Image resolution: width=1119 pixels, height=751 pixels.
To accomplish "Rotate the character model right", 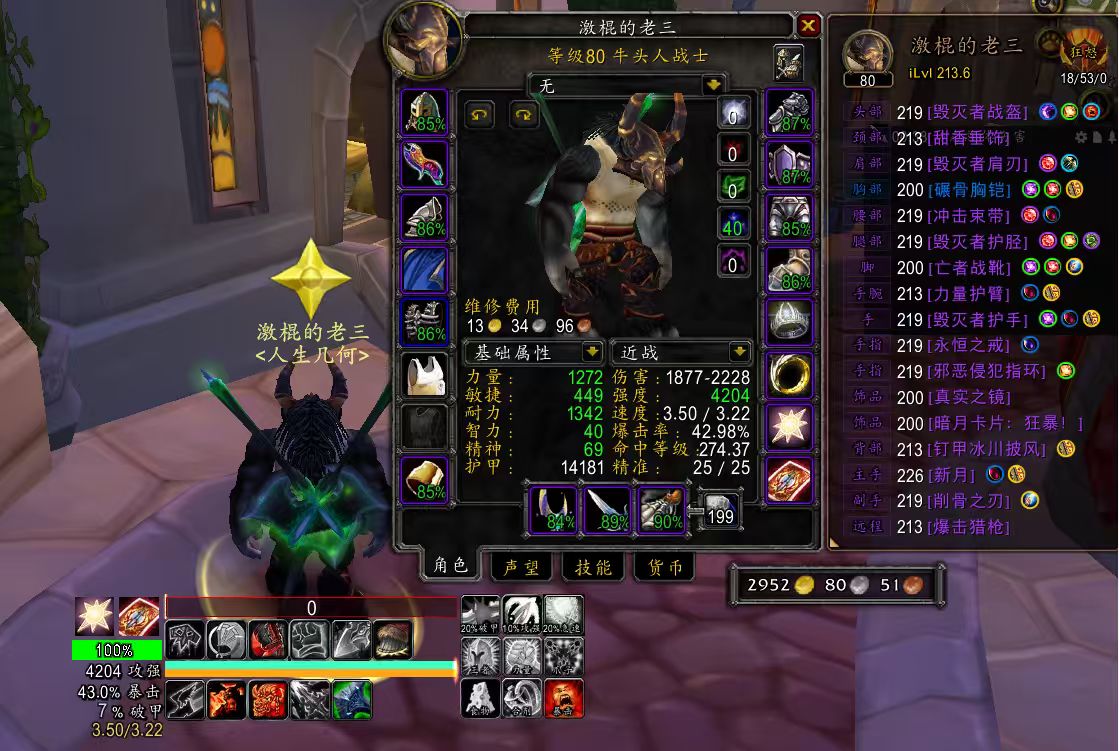I will (x=524, y=115).
